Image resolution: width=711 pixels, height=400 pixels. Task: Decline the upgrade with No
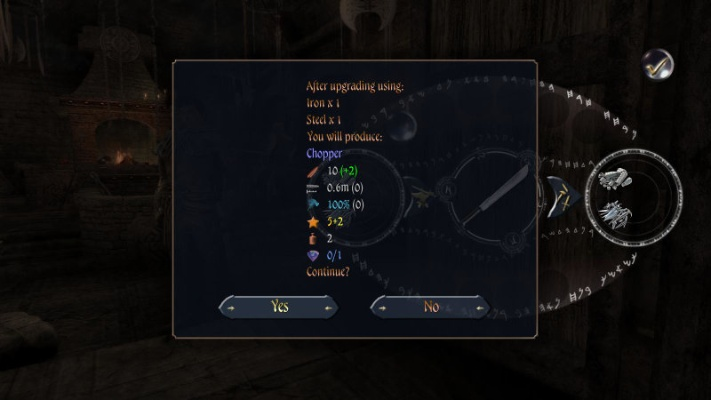431,307
